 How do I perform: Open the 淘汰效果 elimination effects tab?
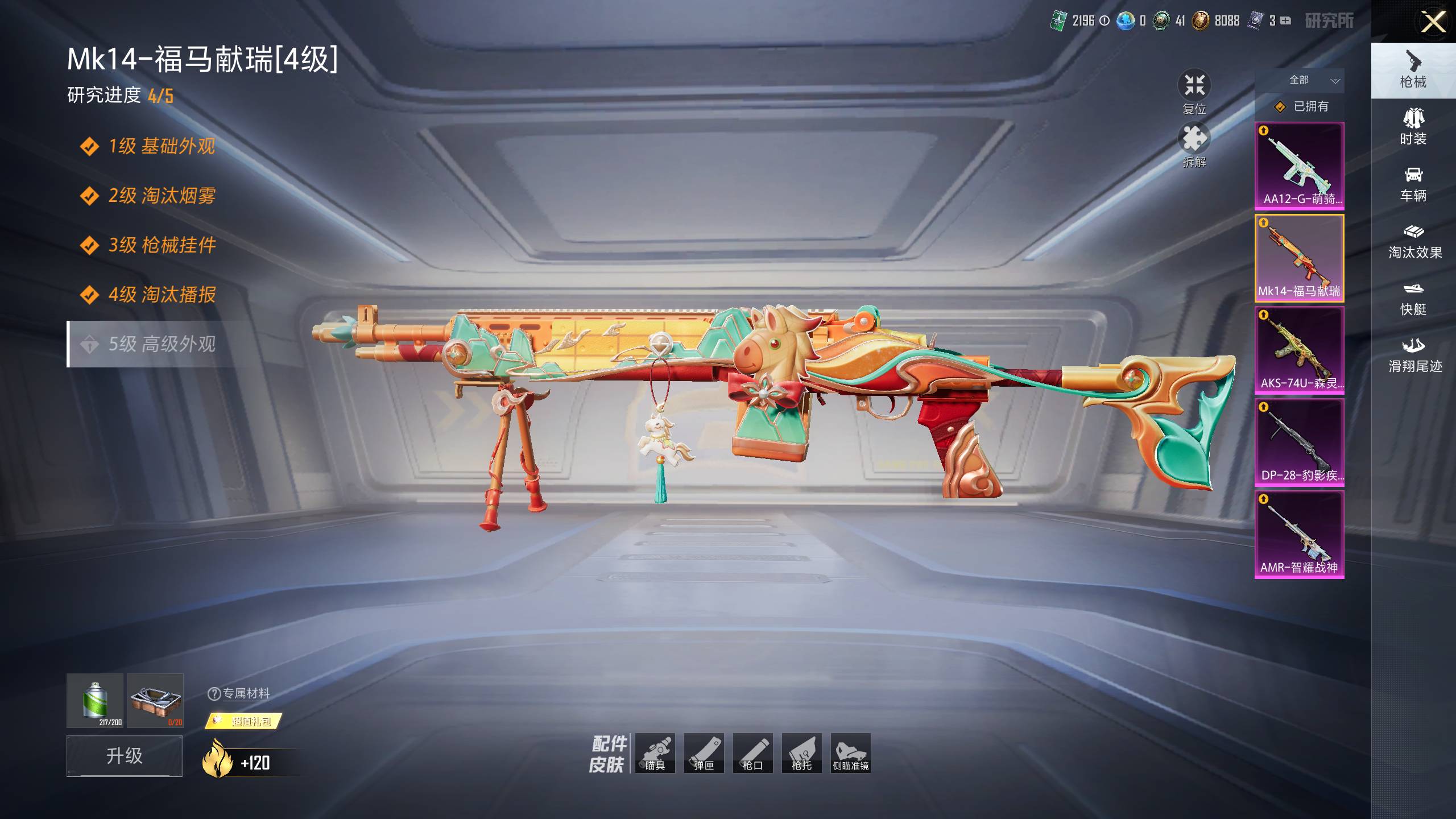click(1414, 241)
